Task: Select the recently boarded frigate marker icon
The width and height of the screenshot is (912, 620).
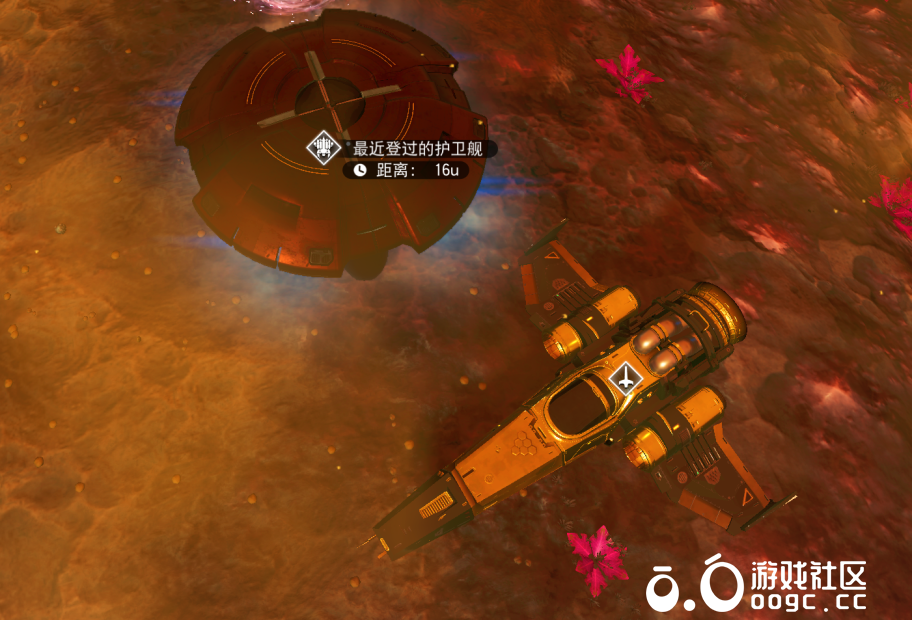Action: click(323, 149)
